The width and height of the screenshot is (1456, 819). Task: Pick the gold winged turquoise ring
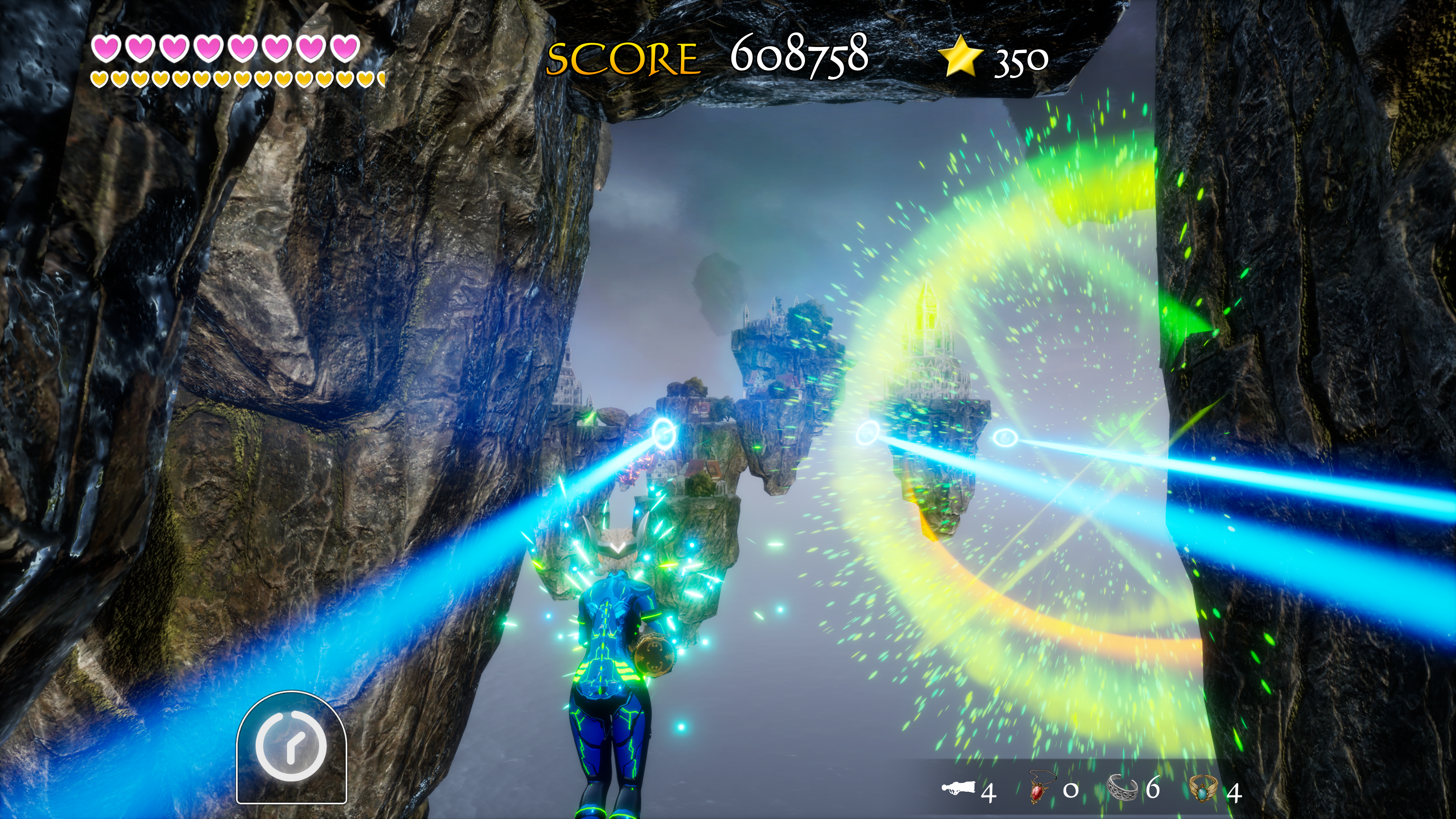(1202, 788)
